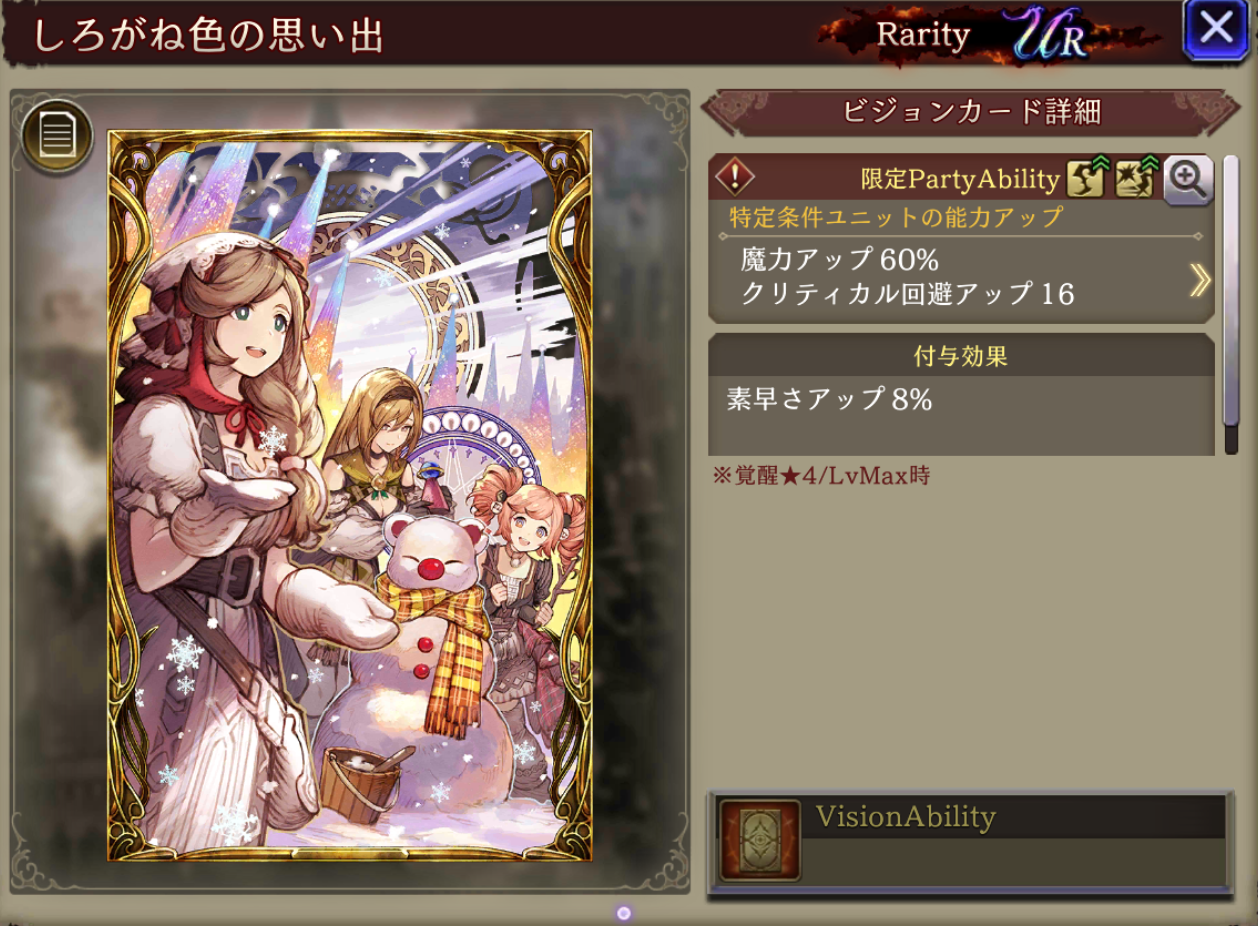Expand the party ability with the yellow chevron

click(1199, 281)
